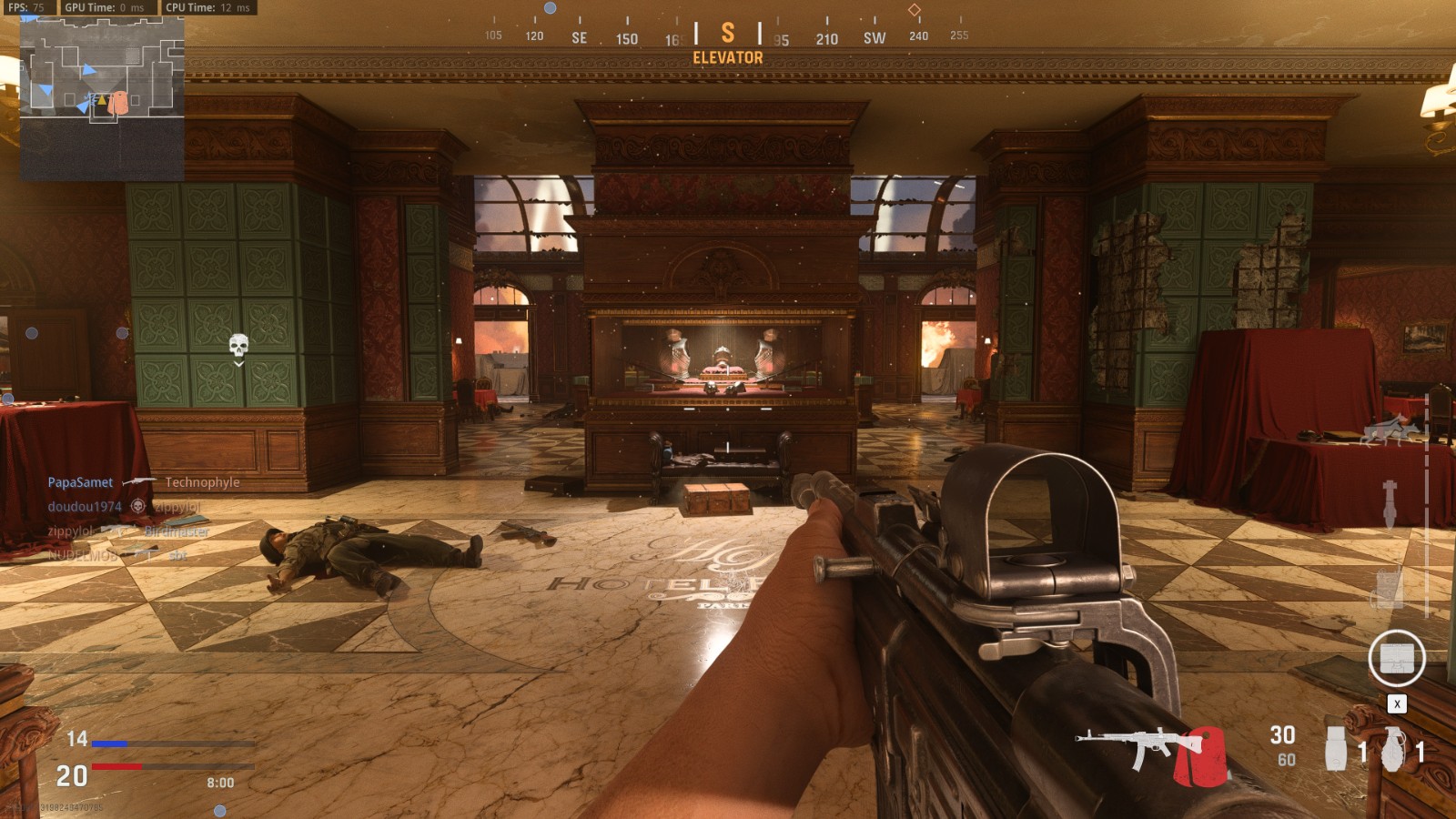Click the compass bar heading strip
This screenshot has height=819, width=1456.
point(727,36)
